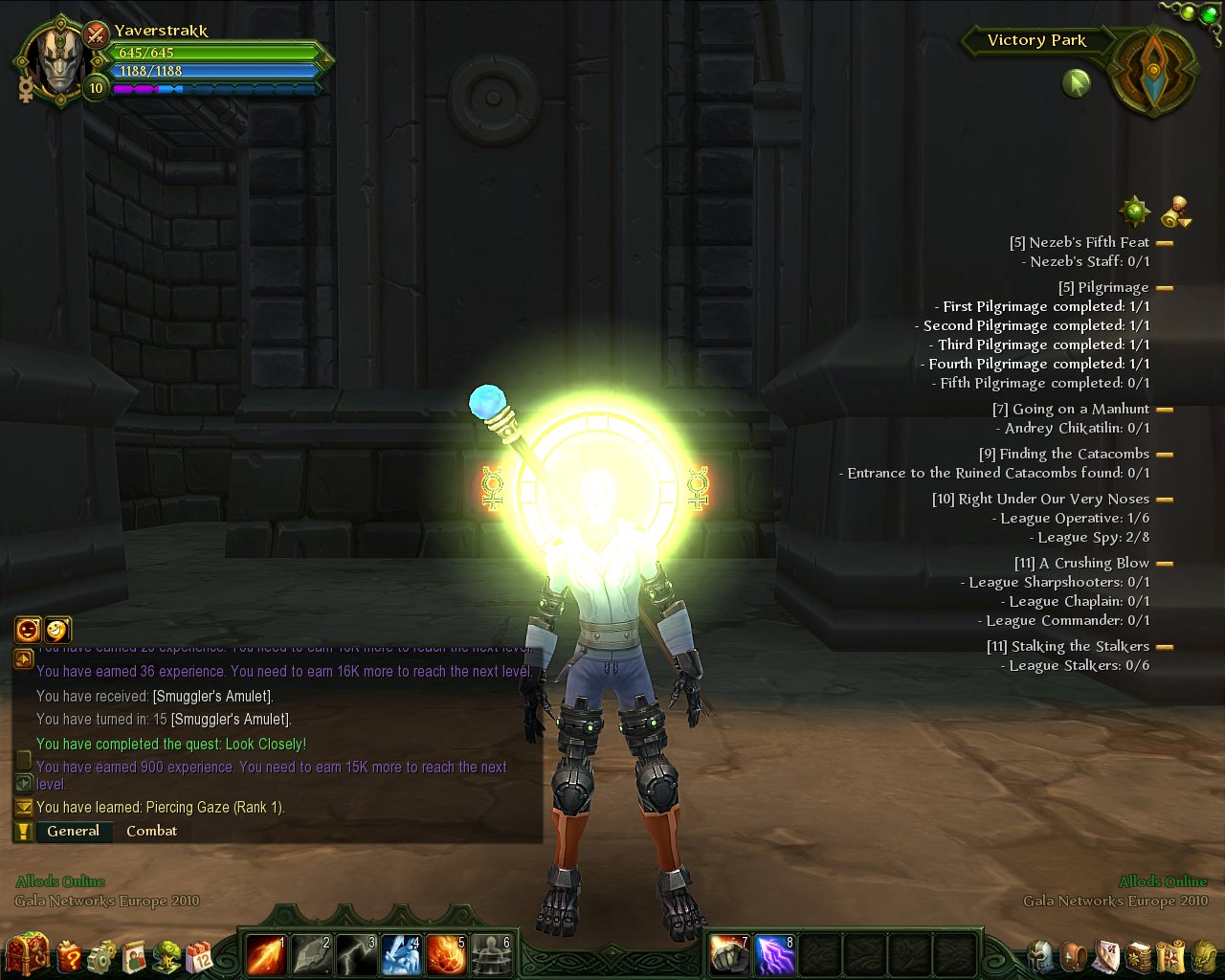Select the General chat tab
Screen dimensions: 1225x980
(74, 831)
